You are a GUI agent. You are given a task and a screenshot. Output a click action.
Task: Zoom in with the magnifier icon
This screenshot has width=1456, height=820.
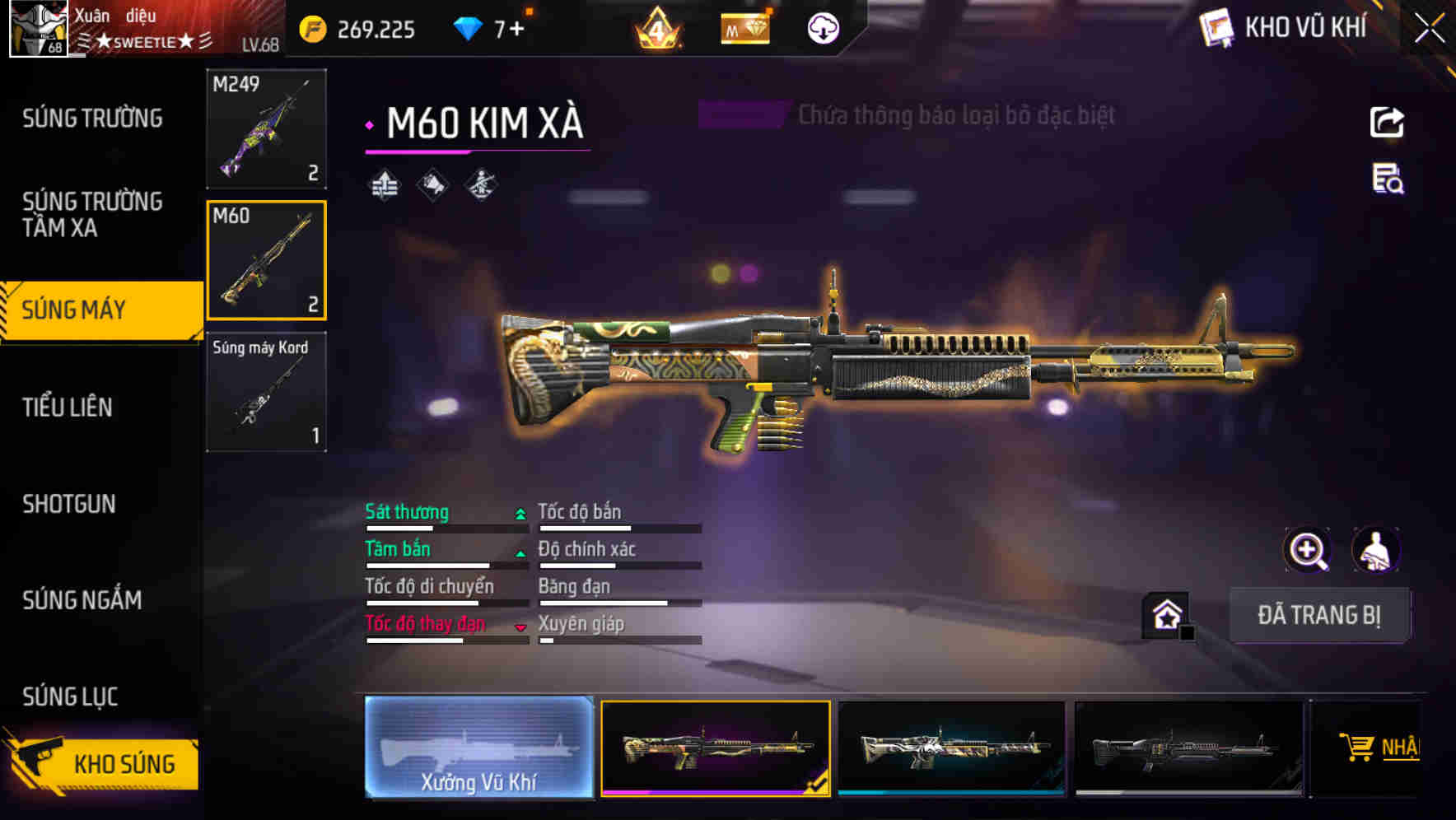[1307, 550]
